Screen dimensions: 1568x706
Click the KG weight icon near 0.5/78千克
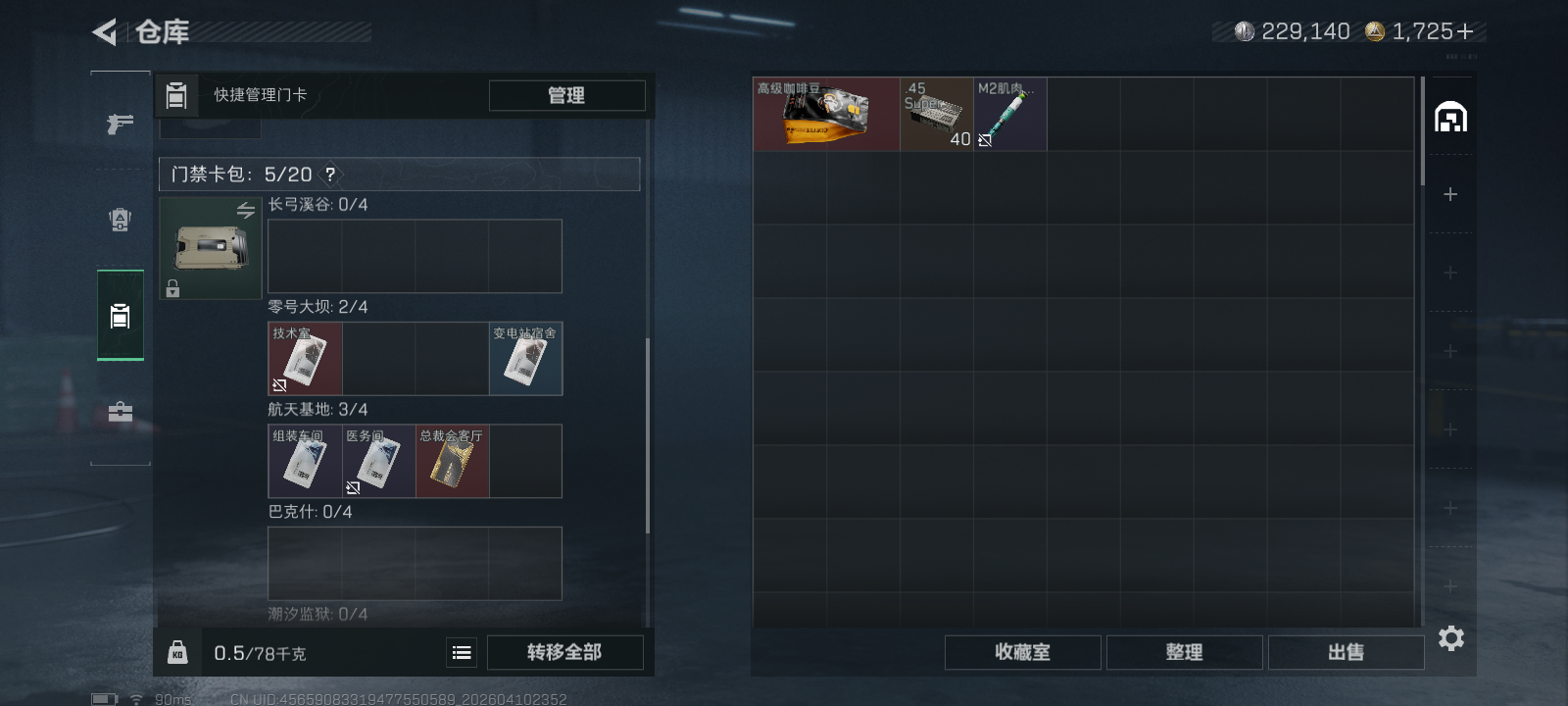pos(178,652)
